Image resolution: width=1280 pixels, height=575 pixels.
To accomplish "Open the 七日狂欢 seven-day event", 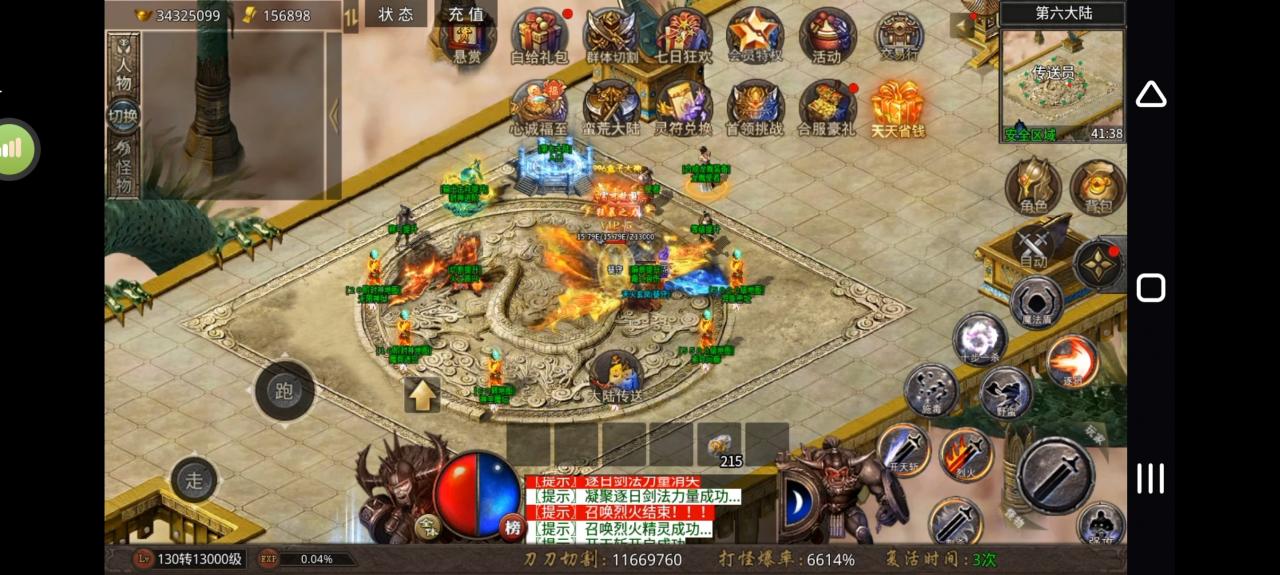I will click(x=684, y=36).
